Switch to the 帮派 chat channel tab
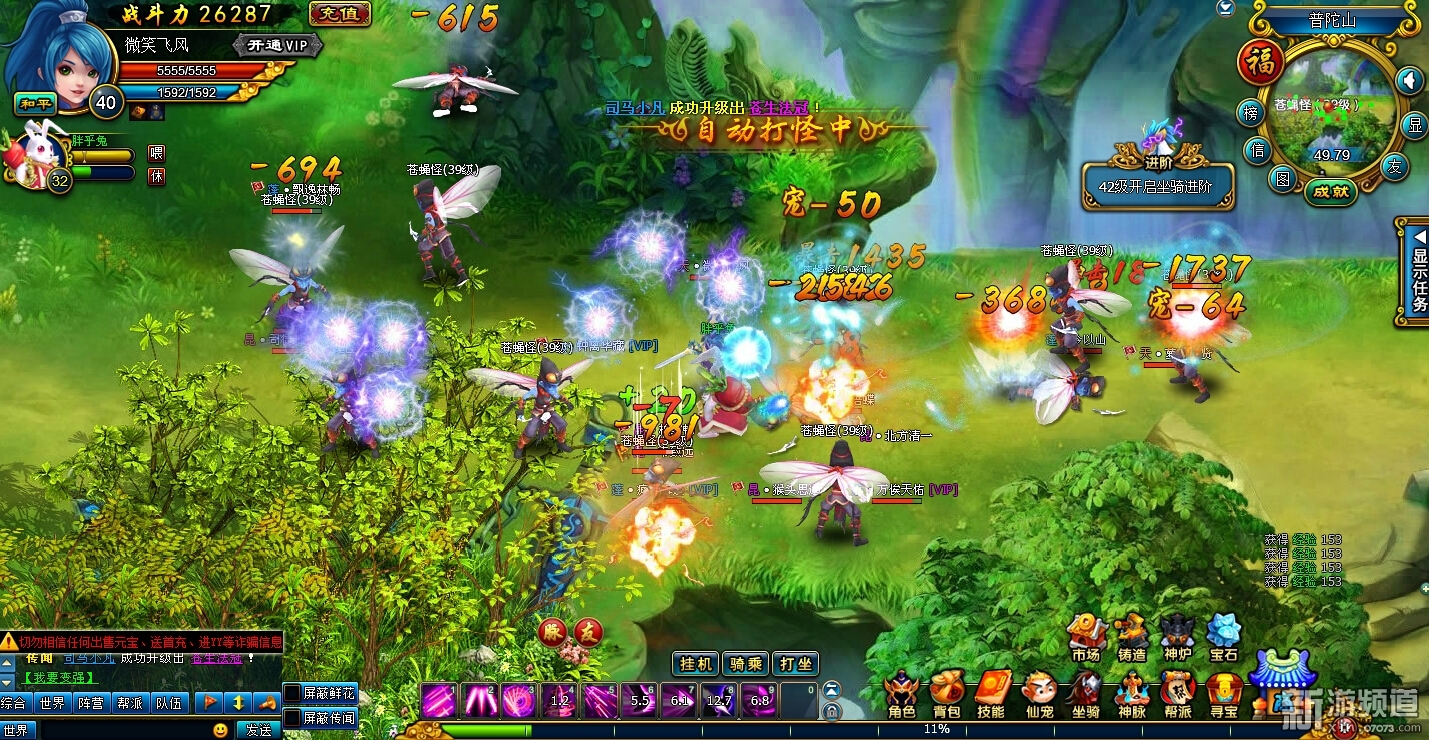 pyautogui.click(x=129, y=703)
